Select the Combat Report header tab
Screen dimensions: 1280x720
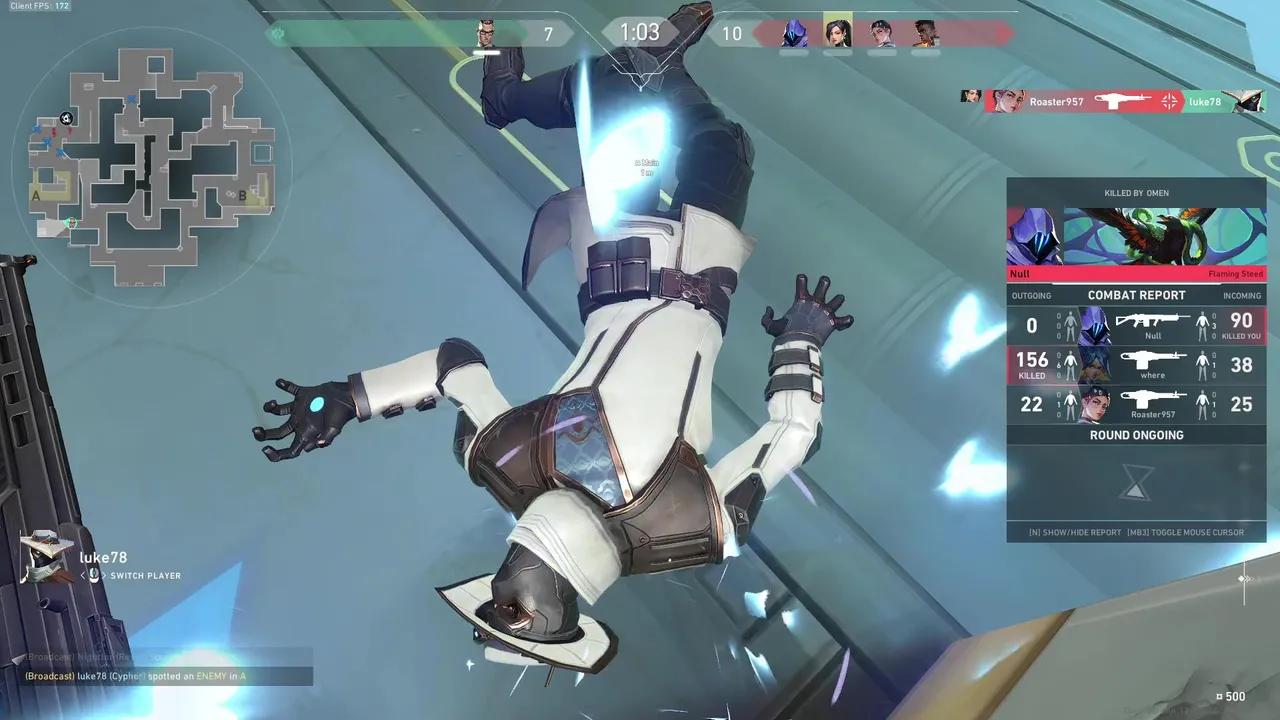tap(1136, 295)
